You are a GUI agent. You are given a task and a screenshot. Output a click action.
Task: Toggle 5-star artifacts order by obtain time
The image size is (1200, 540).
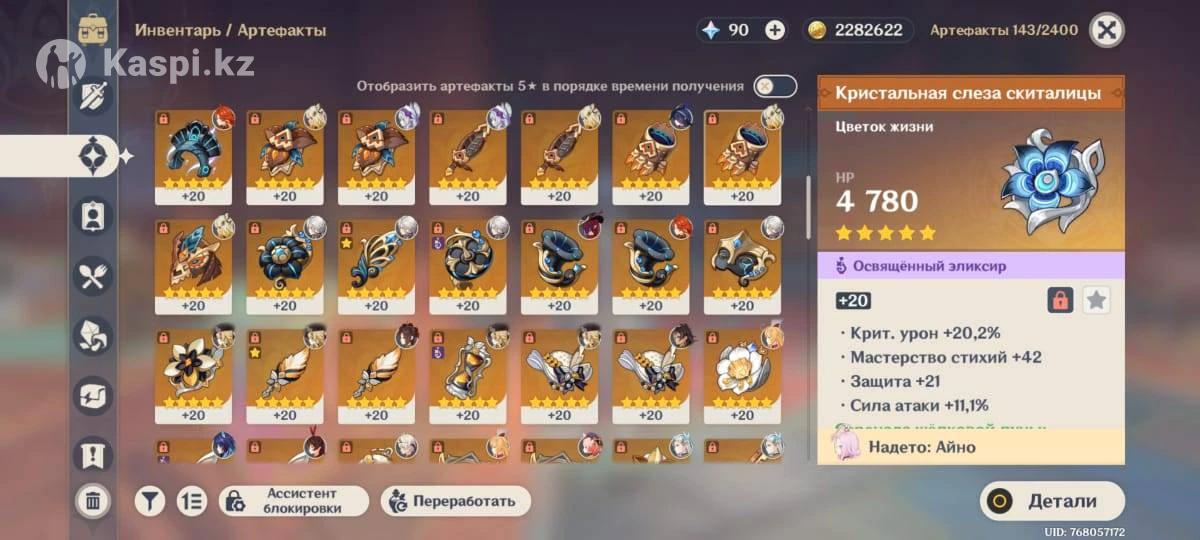tap(775, 86)
